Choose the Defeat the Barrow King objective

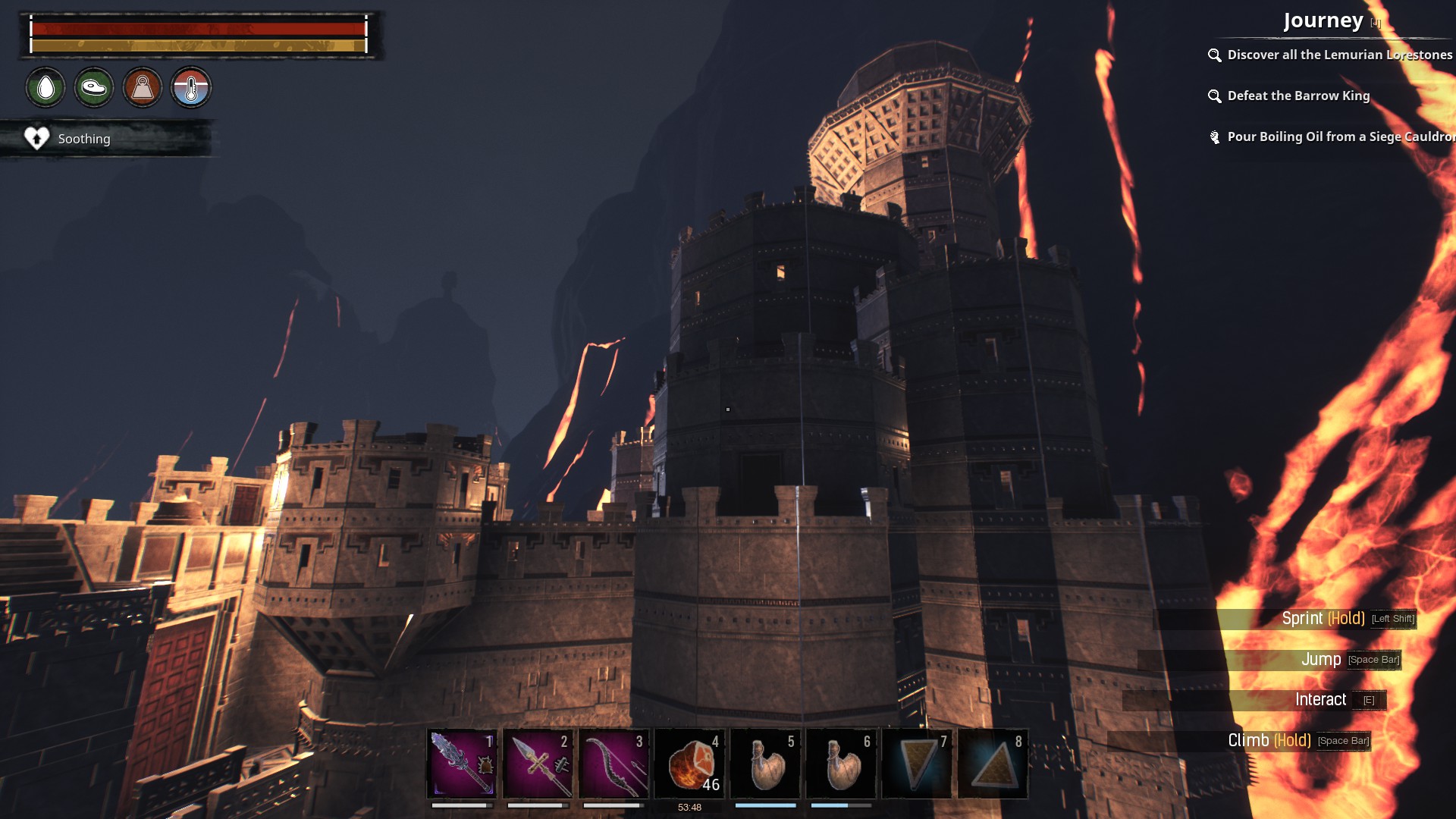(x=1298, y=96)
